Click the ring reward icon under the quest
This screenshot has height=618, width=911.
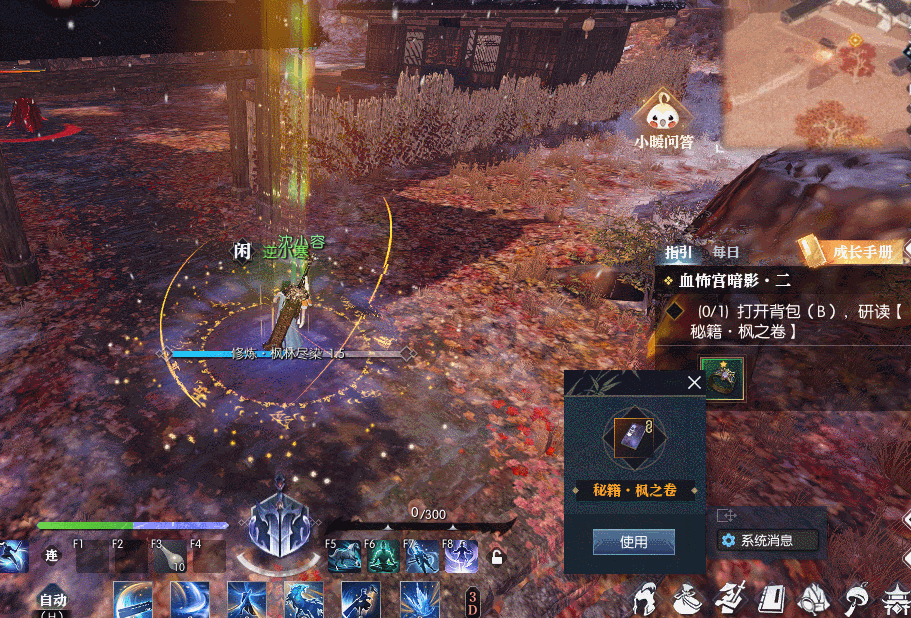pos(722,379)
